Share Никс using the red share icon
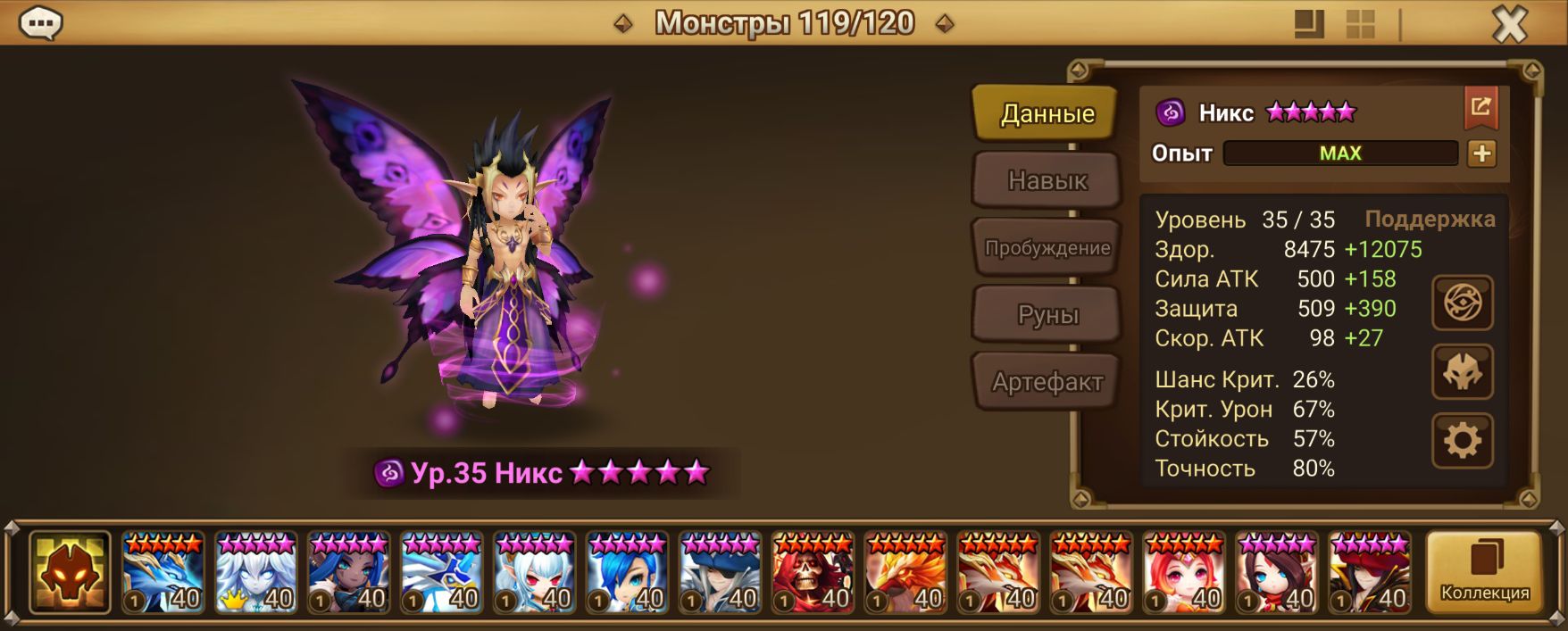The height and width of the screenshot is (631, 1568). point(1480,107)
